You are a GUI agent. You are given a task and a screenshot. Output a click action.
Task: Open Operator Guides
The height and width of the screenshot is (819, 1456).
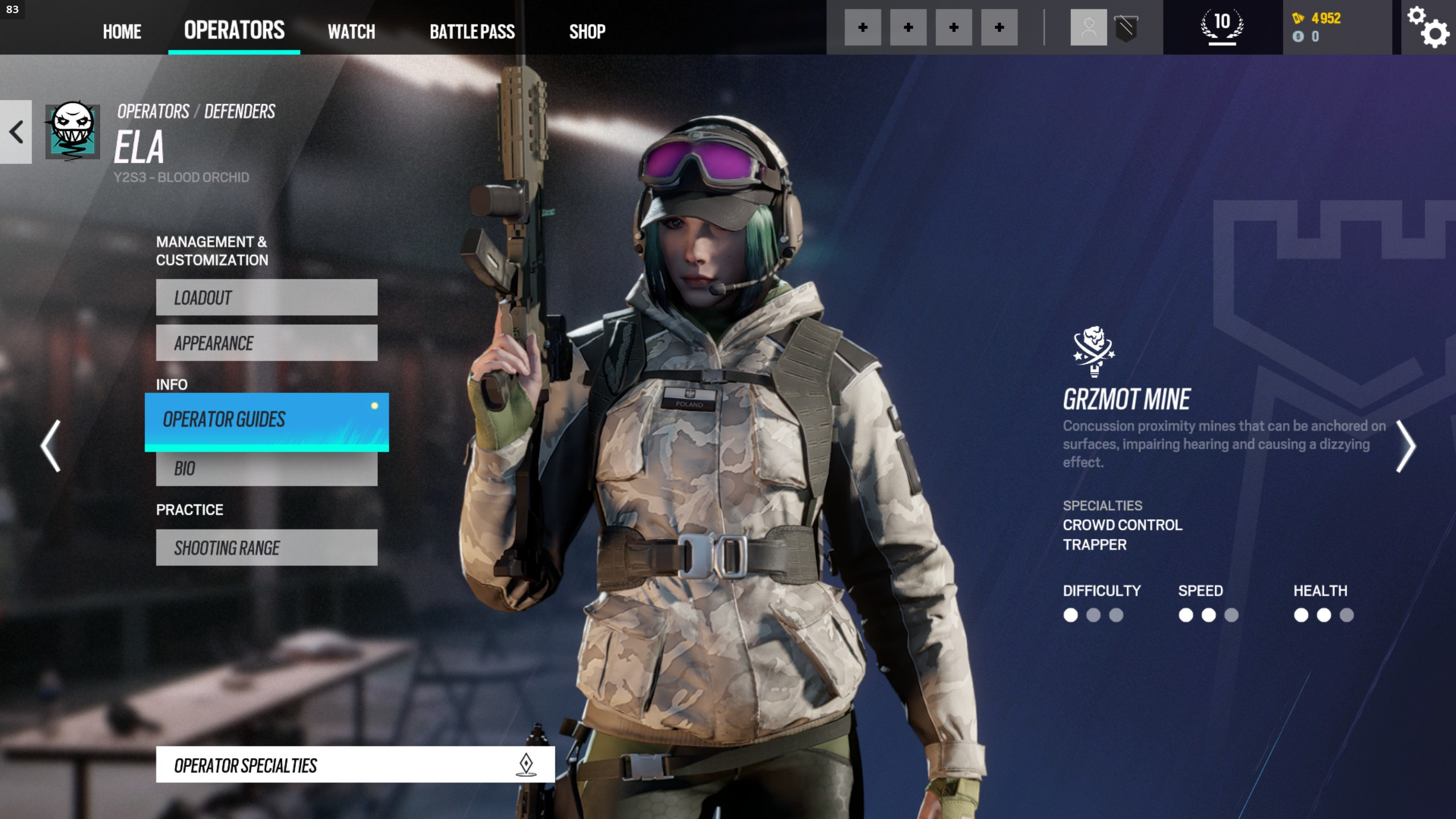[266, 421]
